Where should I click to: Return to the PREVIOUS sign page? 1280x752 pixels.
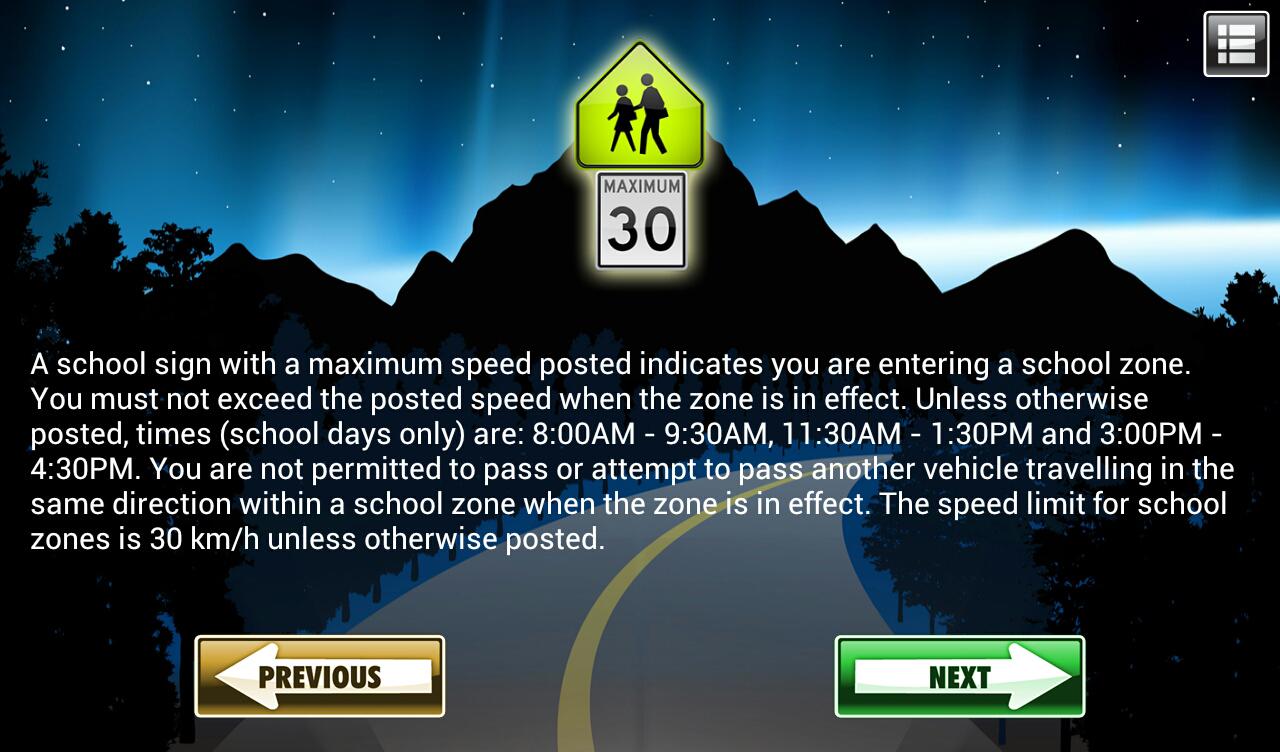[319, 676]
